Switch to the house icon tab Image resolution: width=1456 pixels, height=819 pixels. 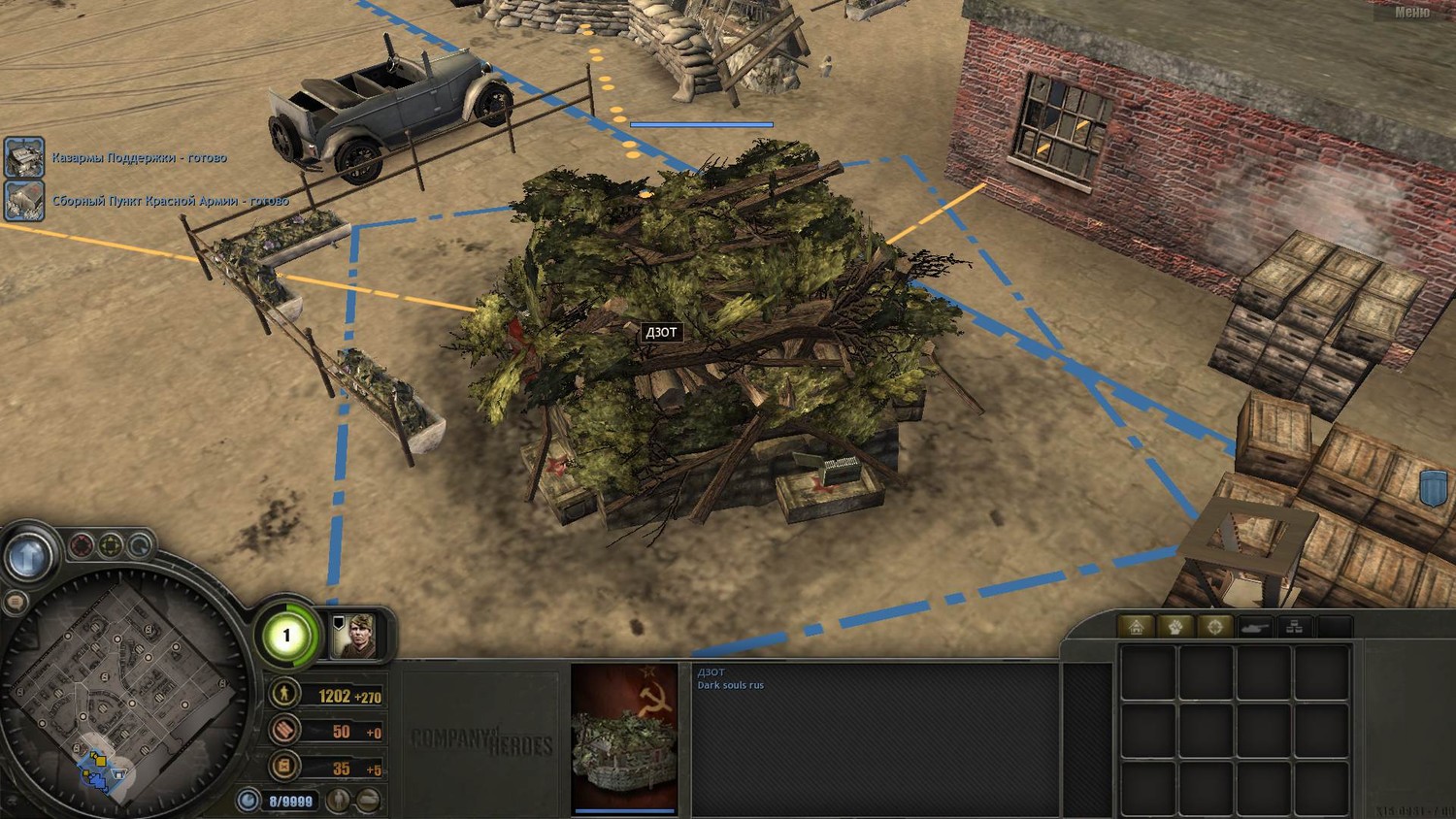pyautogui.click(x=1137, y=627)
